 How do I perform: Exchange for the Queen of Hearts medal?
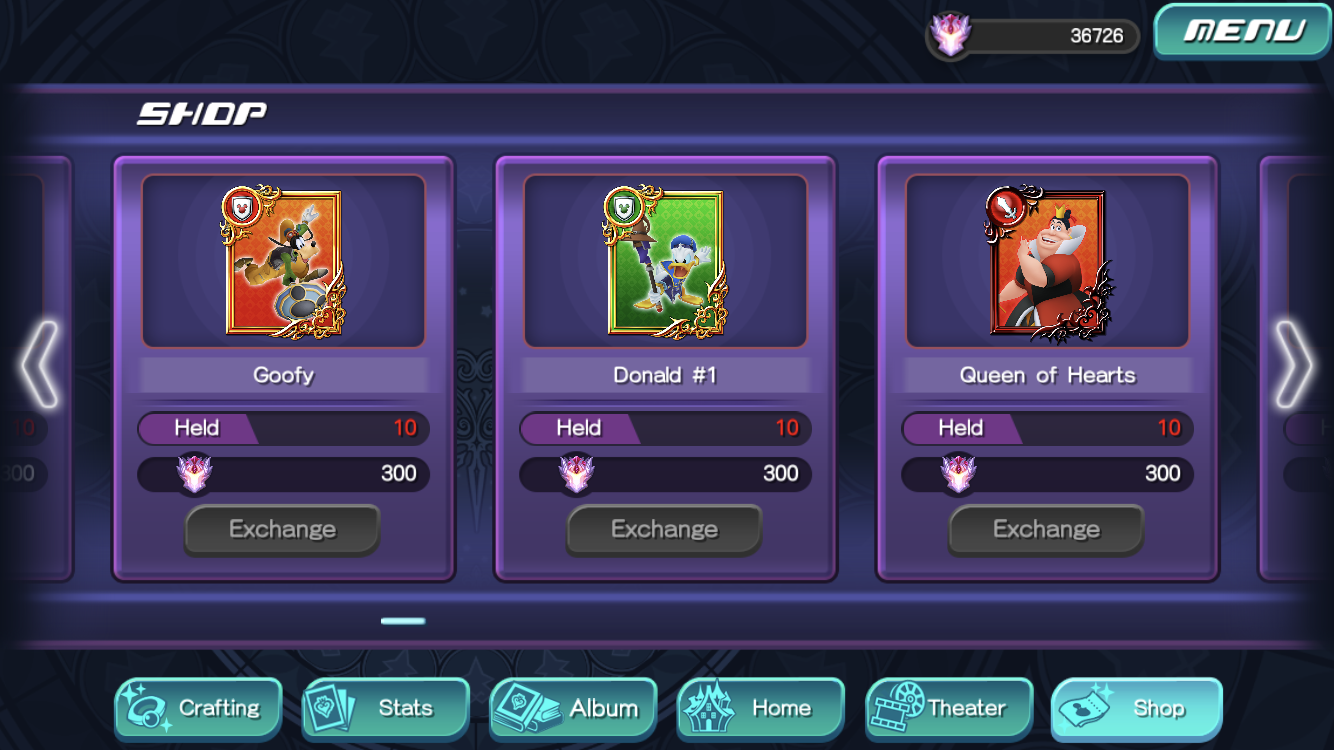coord(1046,529)
